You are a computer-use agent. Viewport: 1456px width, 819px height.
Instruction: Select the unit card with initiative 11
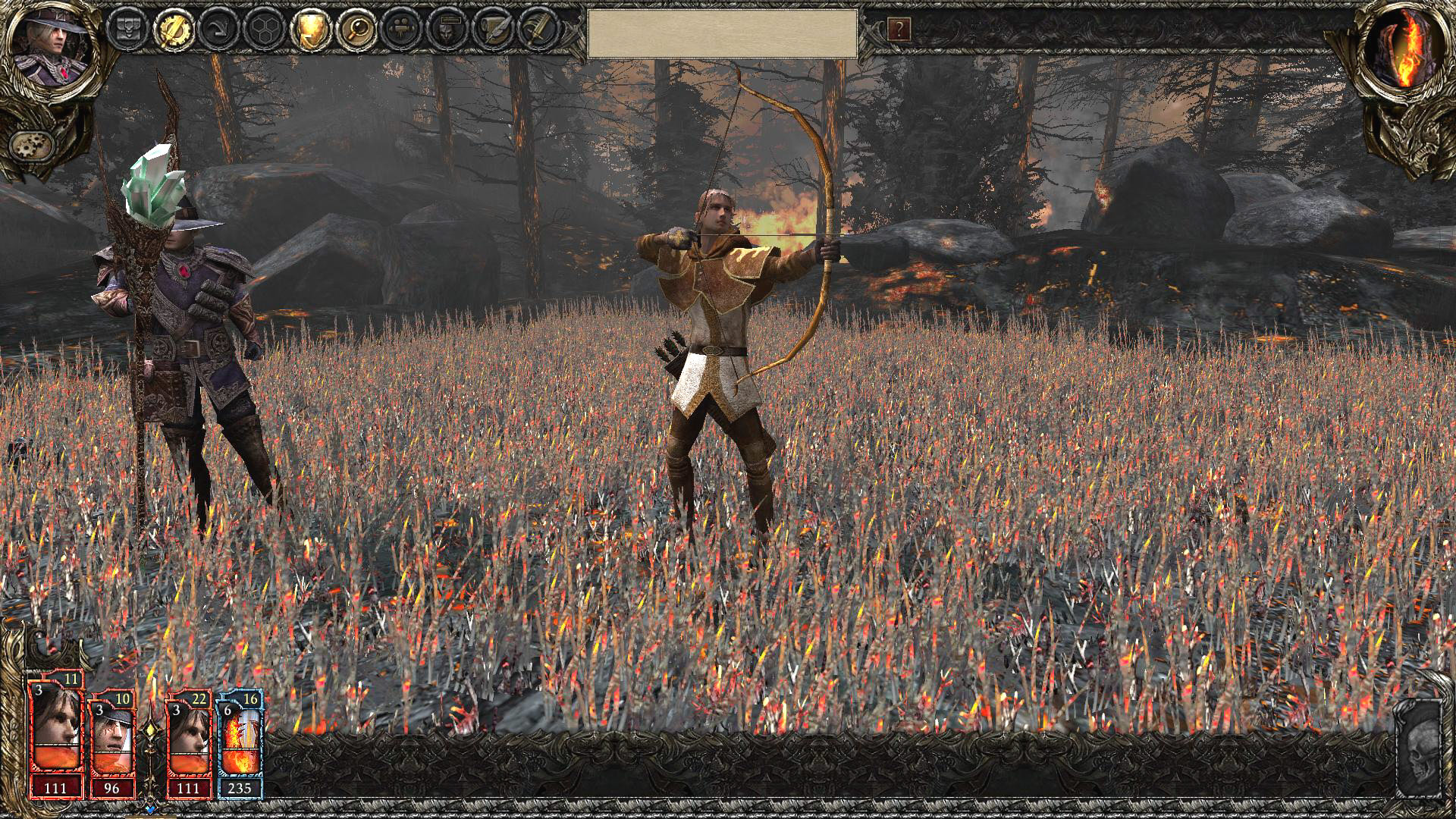pyautogui.click(x=55, y=736)
